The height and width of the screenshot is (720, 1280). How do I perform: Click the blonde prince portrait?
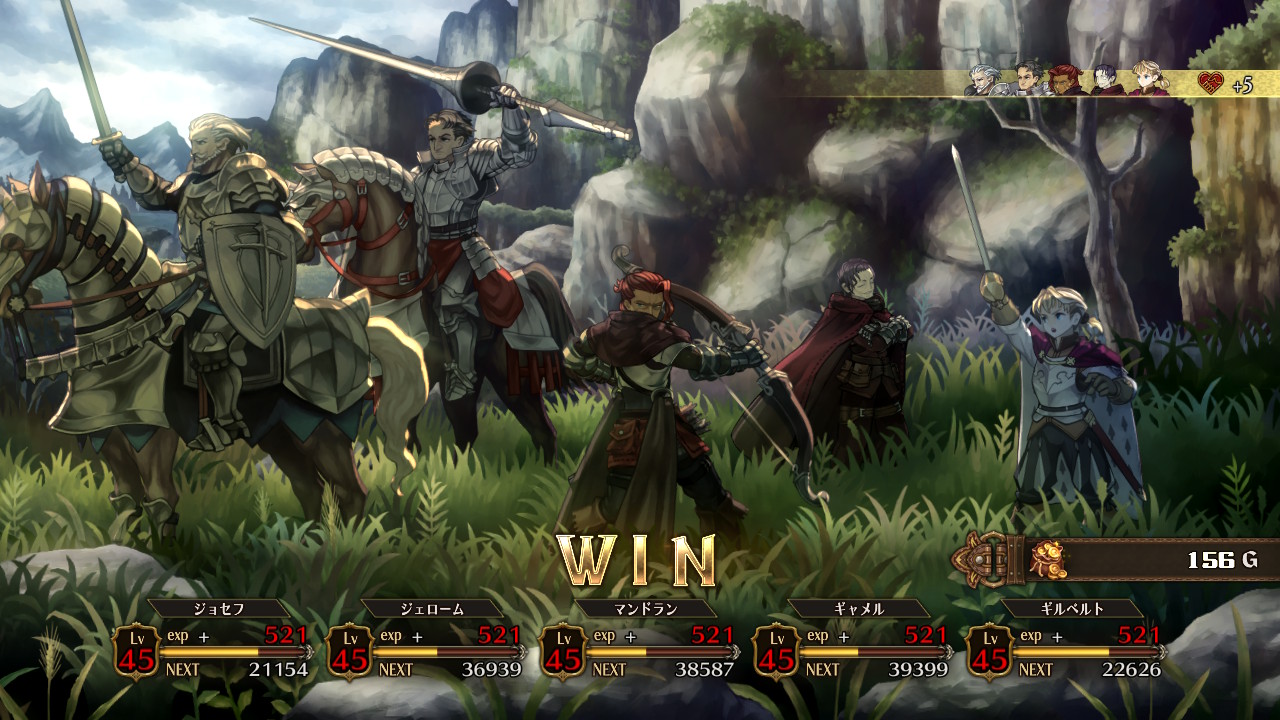[1149, 81]
